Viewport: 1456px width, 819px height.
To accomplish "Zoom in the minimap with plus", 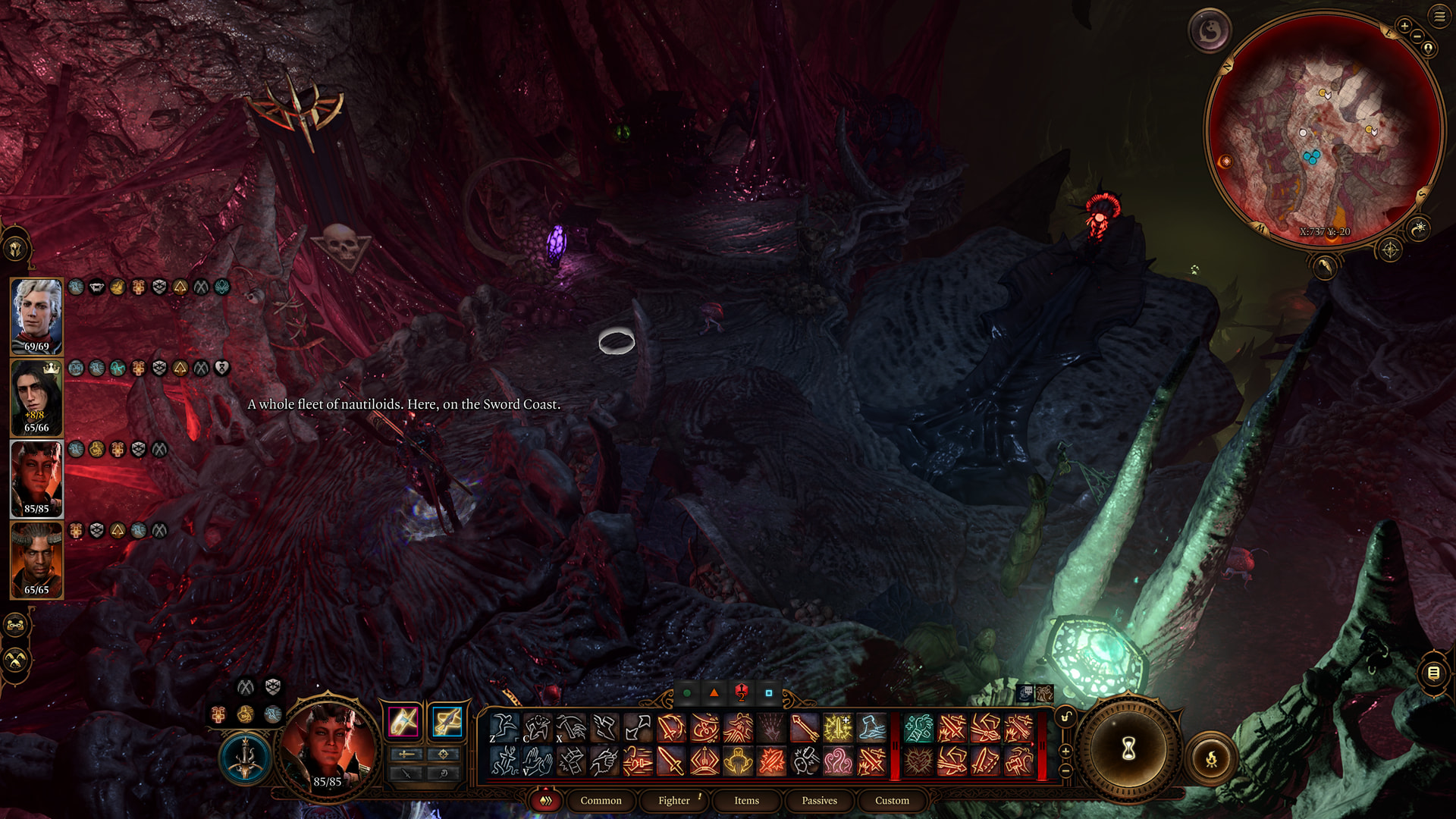I will [1404, 27].
